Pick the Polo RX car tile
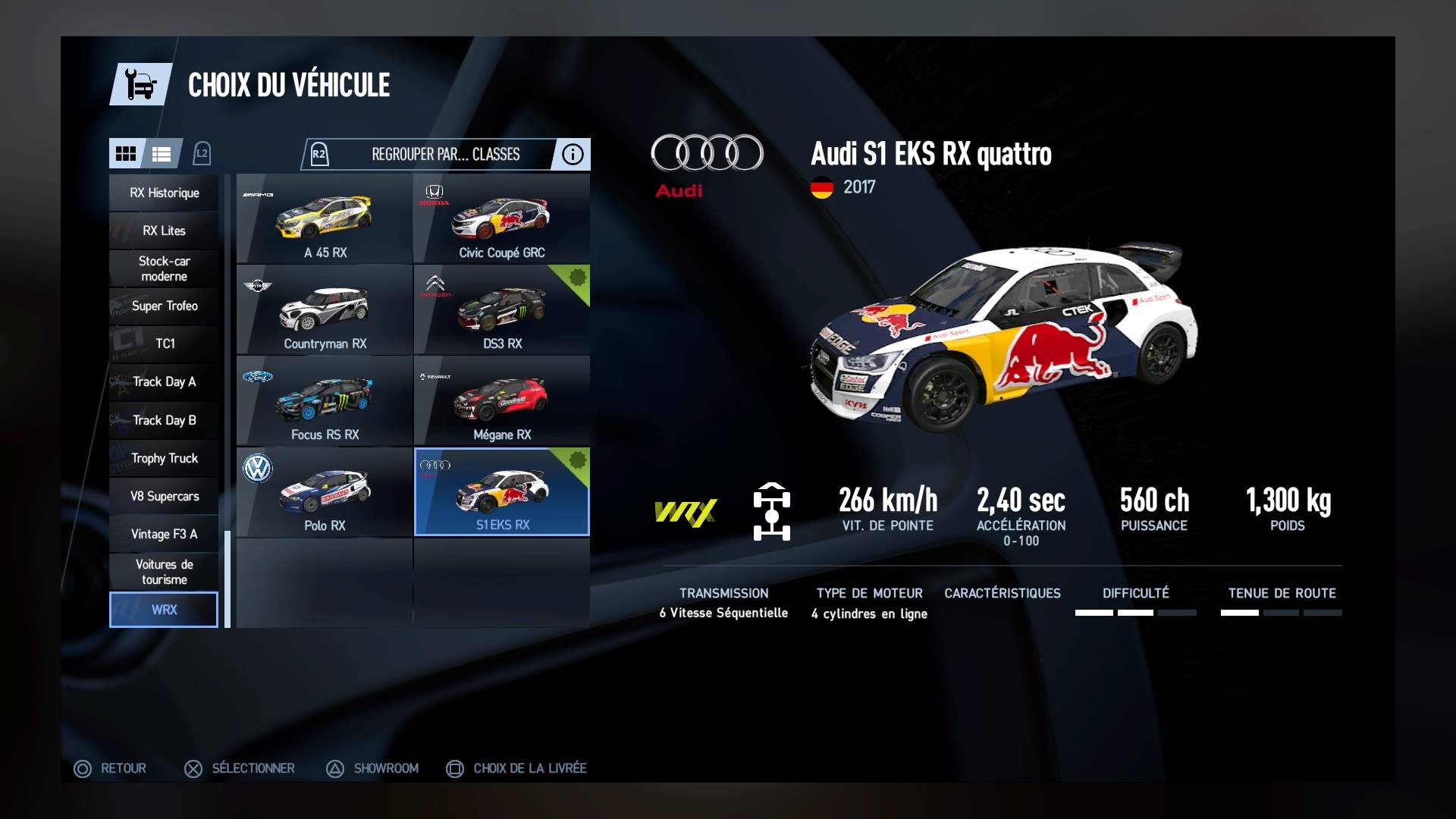 325,492
